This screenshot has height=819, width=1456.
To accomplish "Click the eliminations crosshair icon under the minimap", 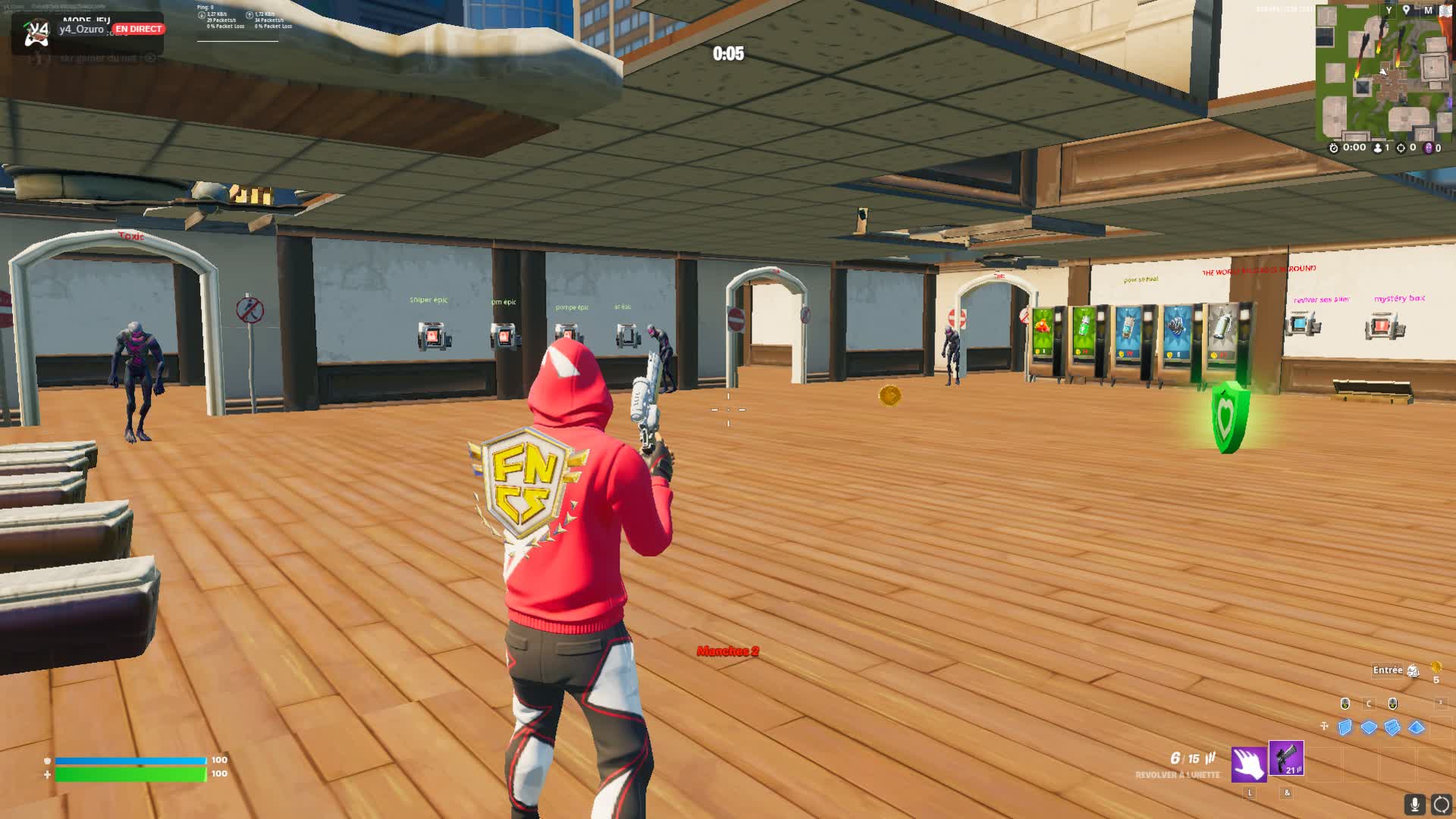I will point(1401,148).
